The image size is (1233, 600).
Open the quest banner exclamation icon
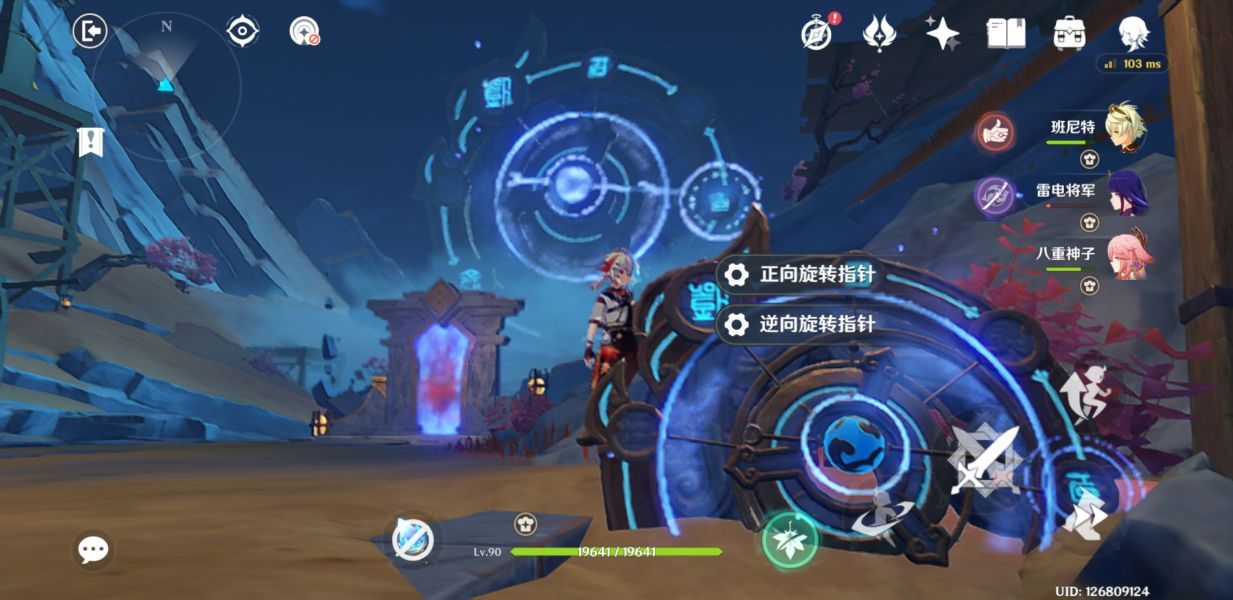coord(91,142)
